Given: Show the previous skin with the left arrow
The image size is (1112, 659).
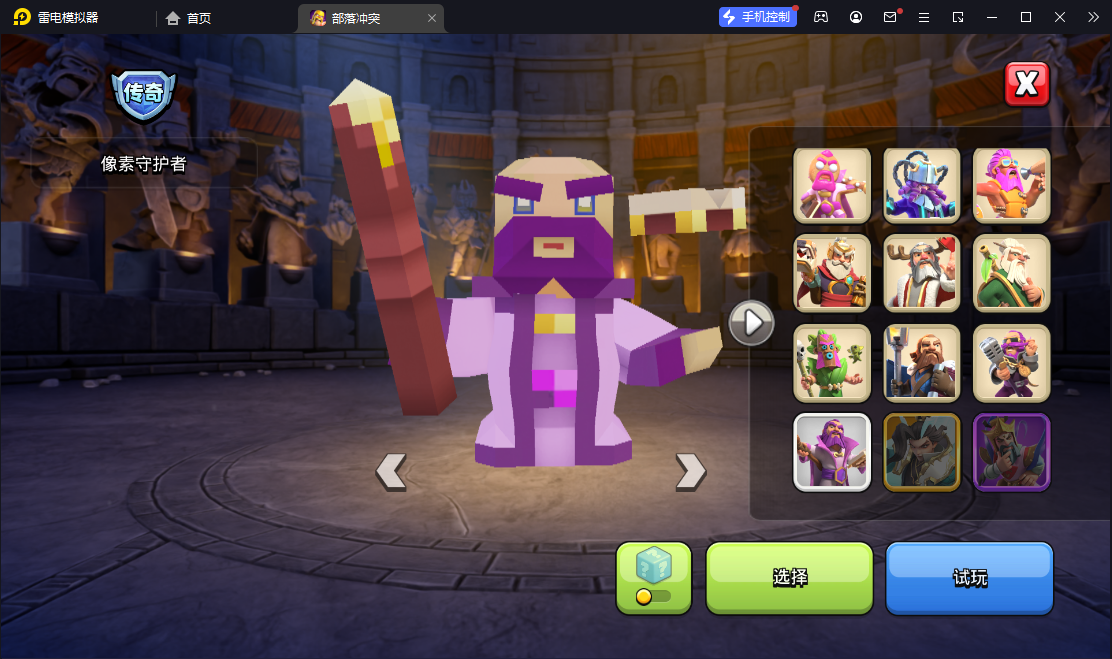Looking at the screenshot, I should click(x=391, y=470).
